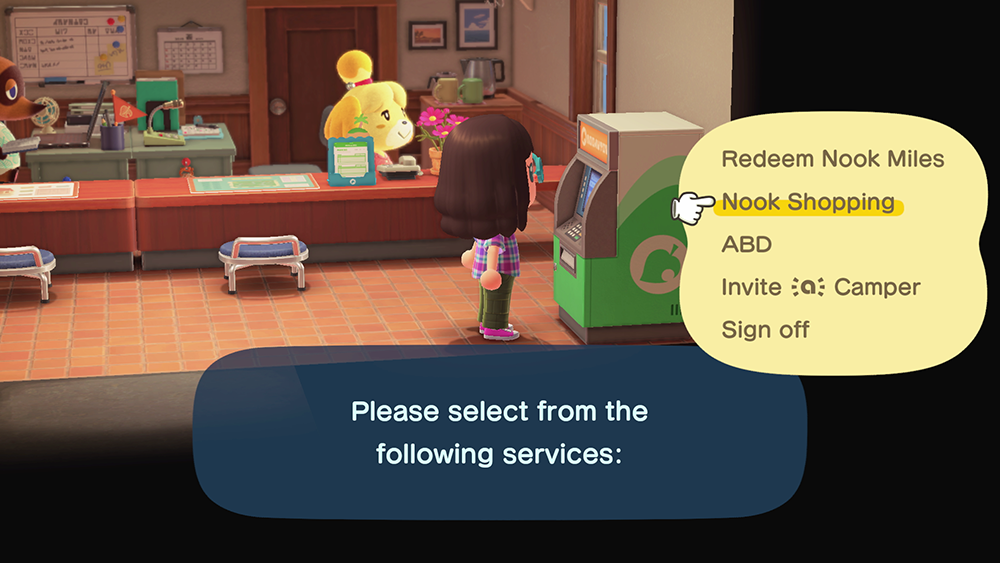Choose the ABD service
Screen dimensions: 1000x563
point(746,245)
